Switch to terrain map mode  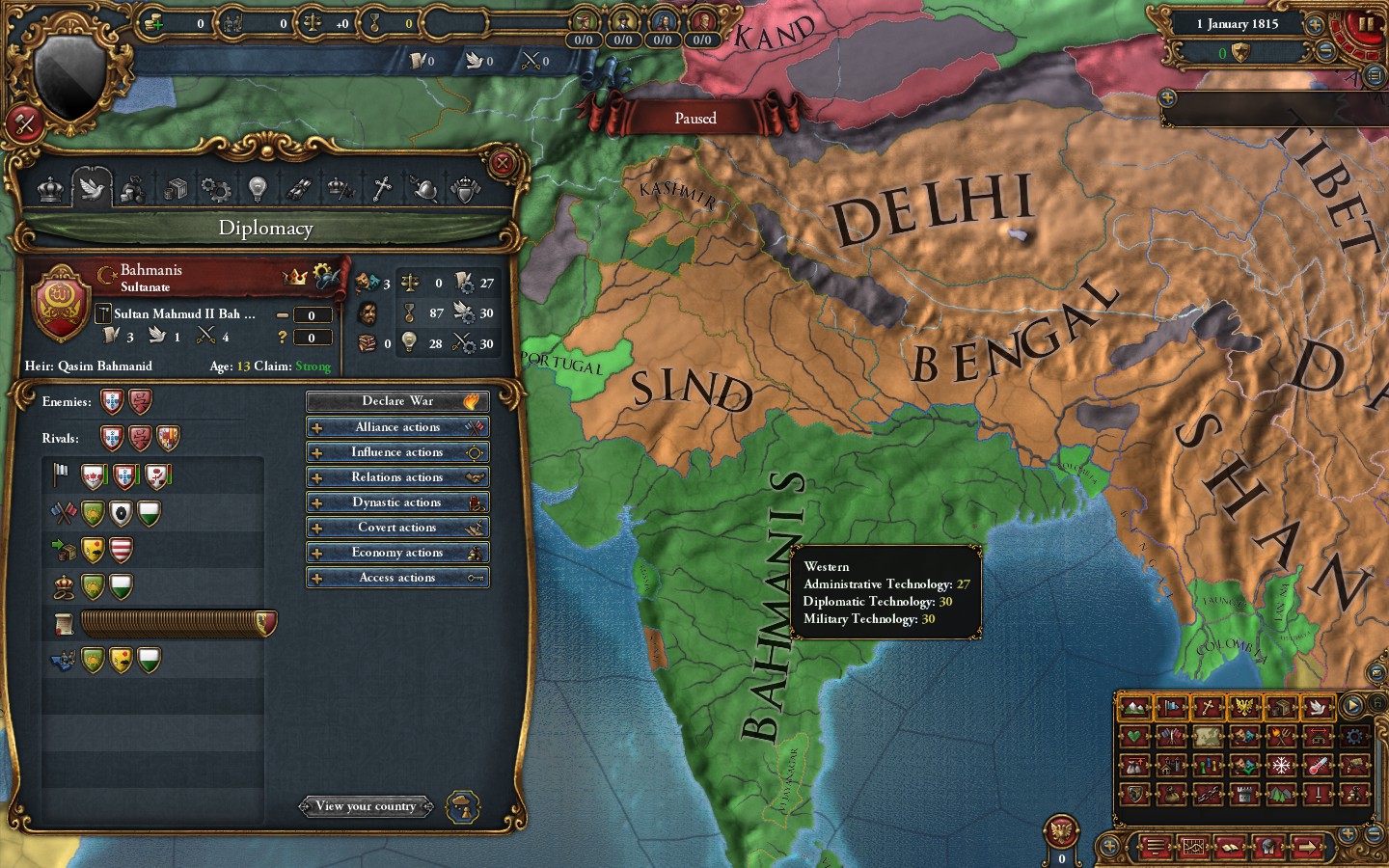tap(1134, 709)
